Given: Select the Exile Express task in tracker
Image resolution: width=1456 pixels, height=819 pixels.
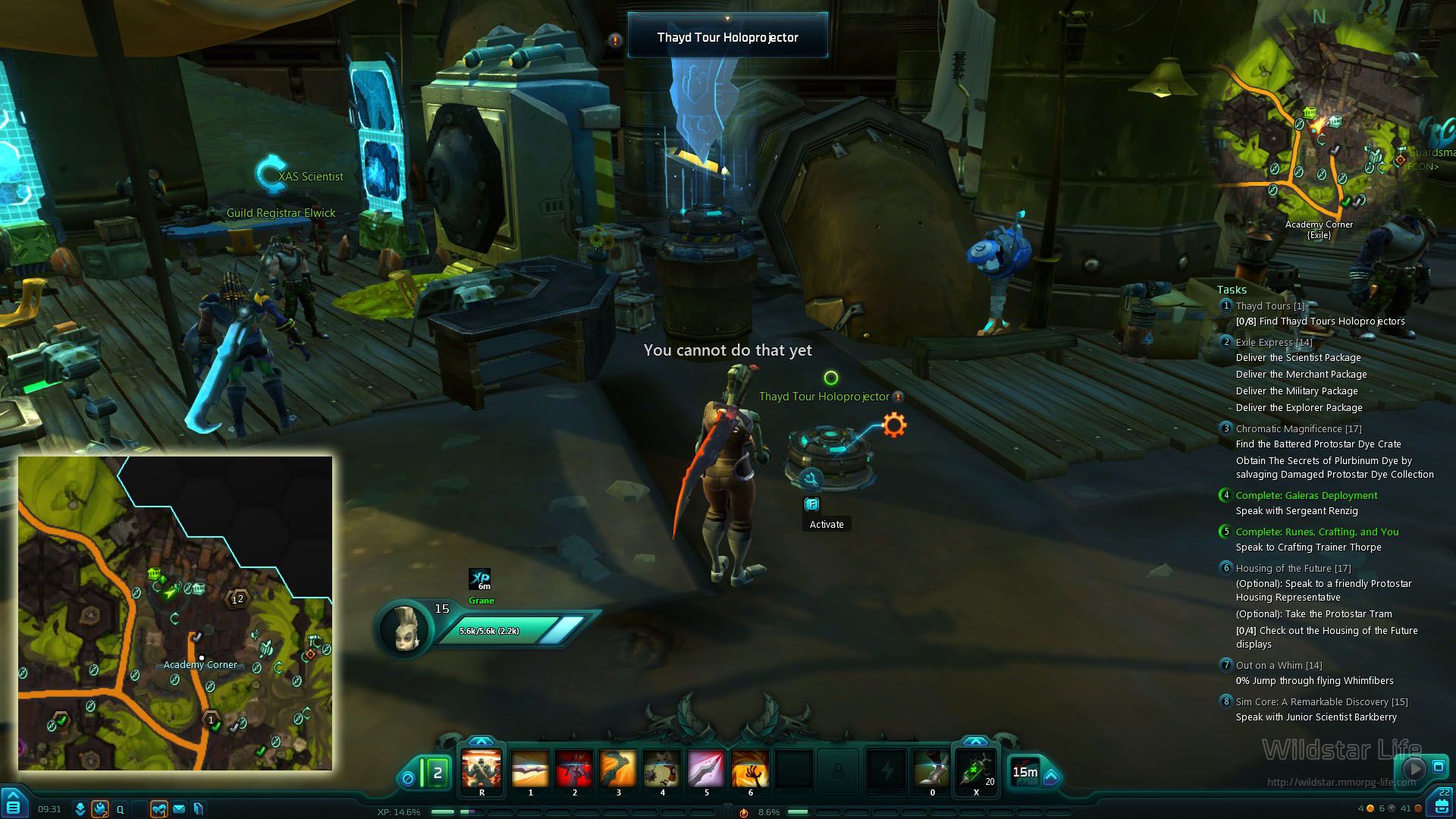Looking at the screenshot, I should point(1273,343).
